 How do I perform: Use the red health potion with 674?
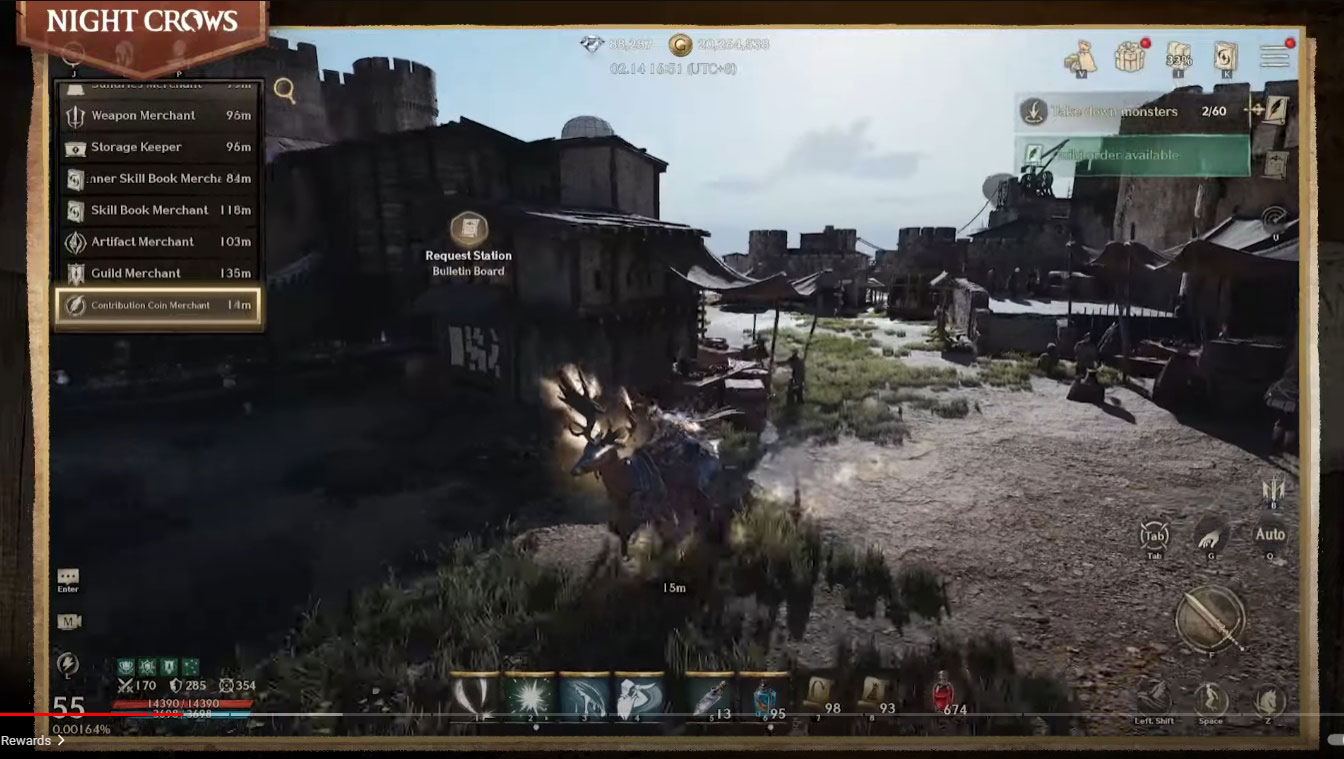point(941,695)
